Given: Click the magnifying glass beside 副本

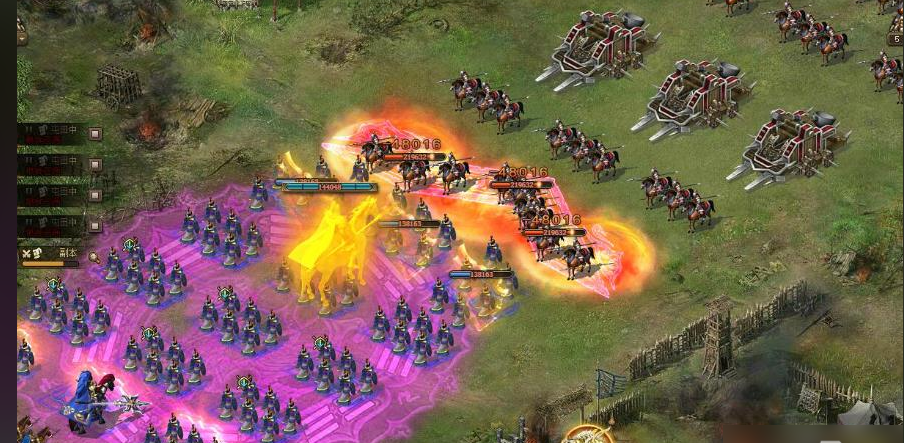Looking at the screenshot, I should pyautogui.click(x=93, y=257).
